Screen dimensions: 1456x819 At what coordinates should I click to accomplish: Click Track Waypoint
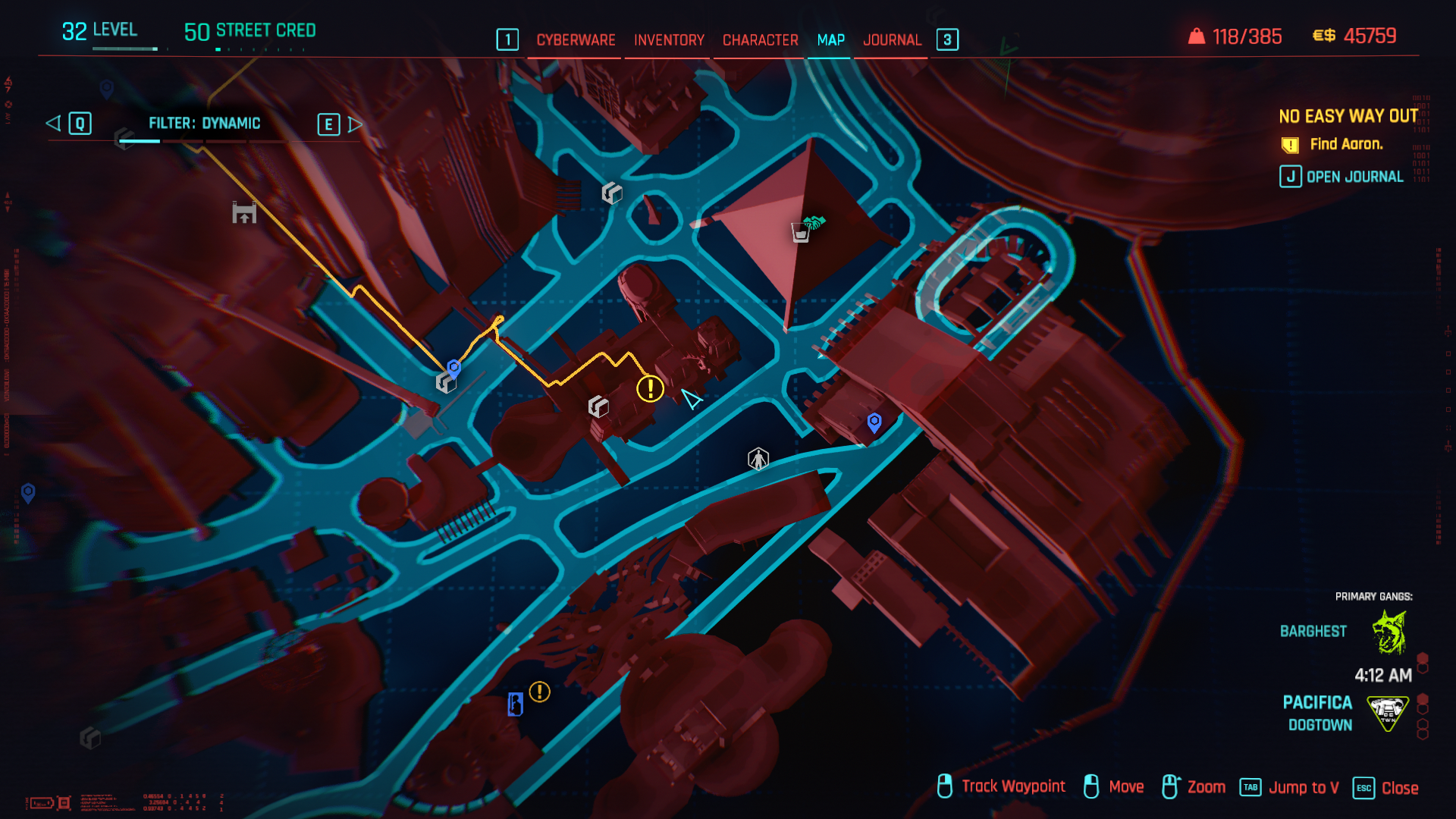(x=1012, y=787)
